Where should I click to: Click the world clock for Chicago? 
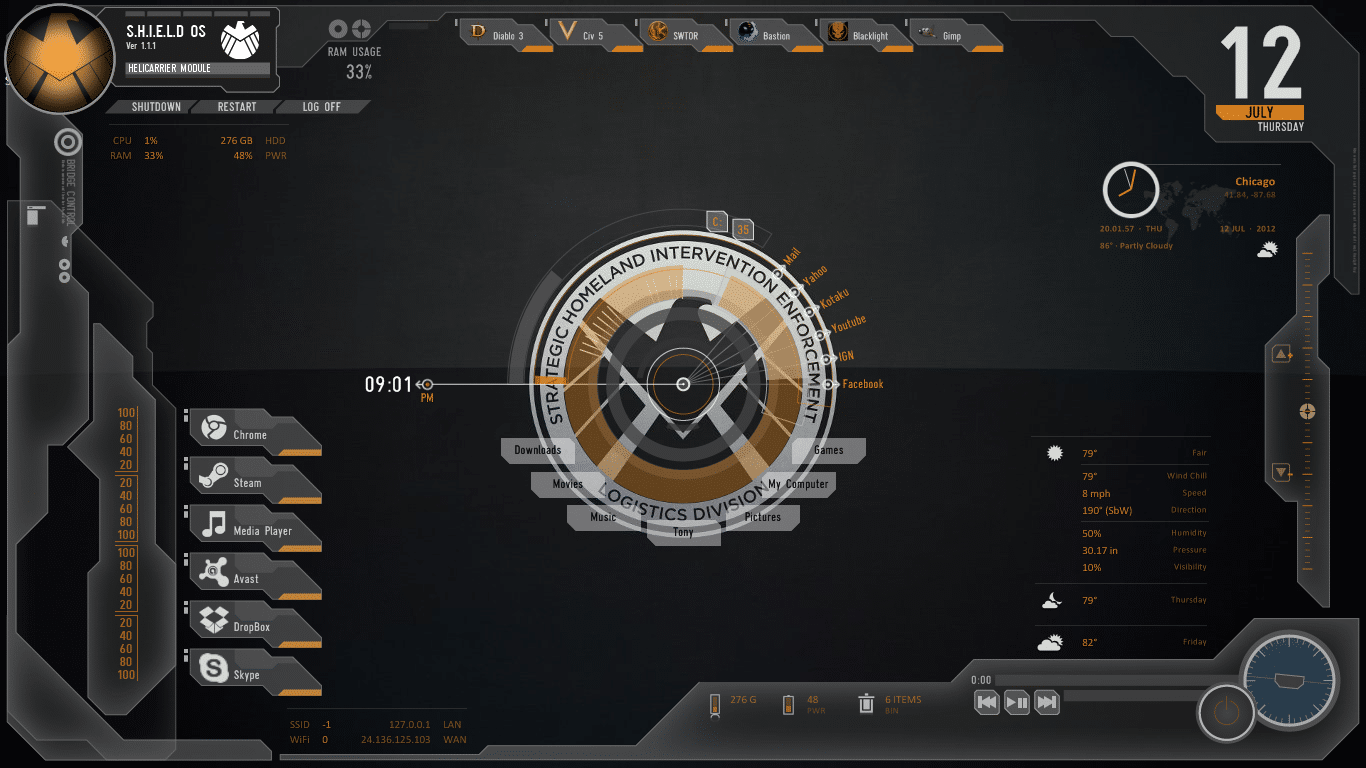click(x=1131, y=190)
